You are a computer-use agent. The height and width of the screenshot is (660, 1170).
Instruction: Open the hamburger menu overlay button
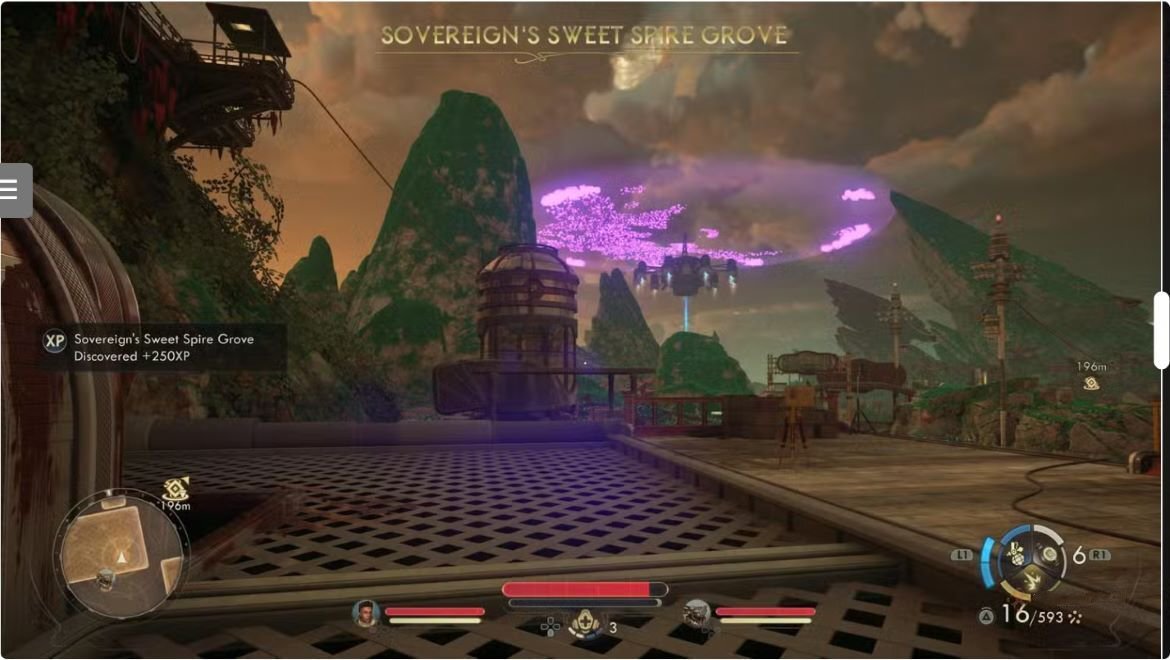click(14, 190)
